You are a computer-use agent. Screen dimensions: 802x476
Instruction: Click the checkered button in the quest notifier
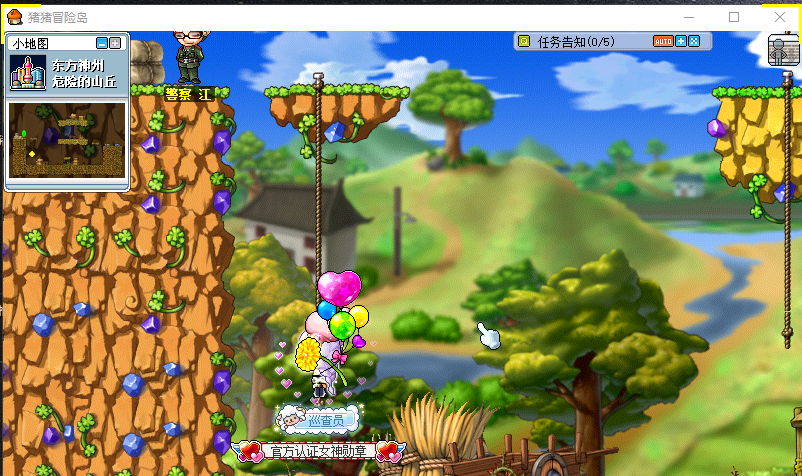click(x=693, y=41)
